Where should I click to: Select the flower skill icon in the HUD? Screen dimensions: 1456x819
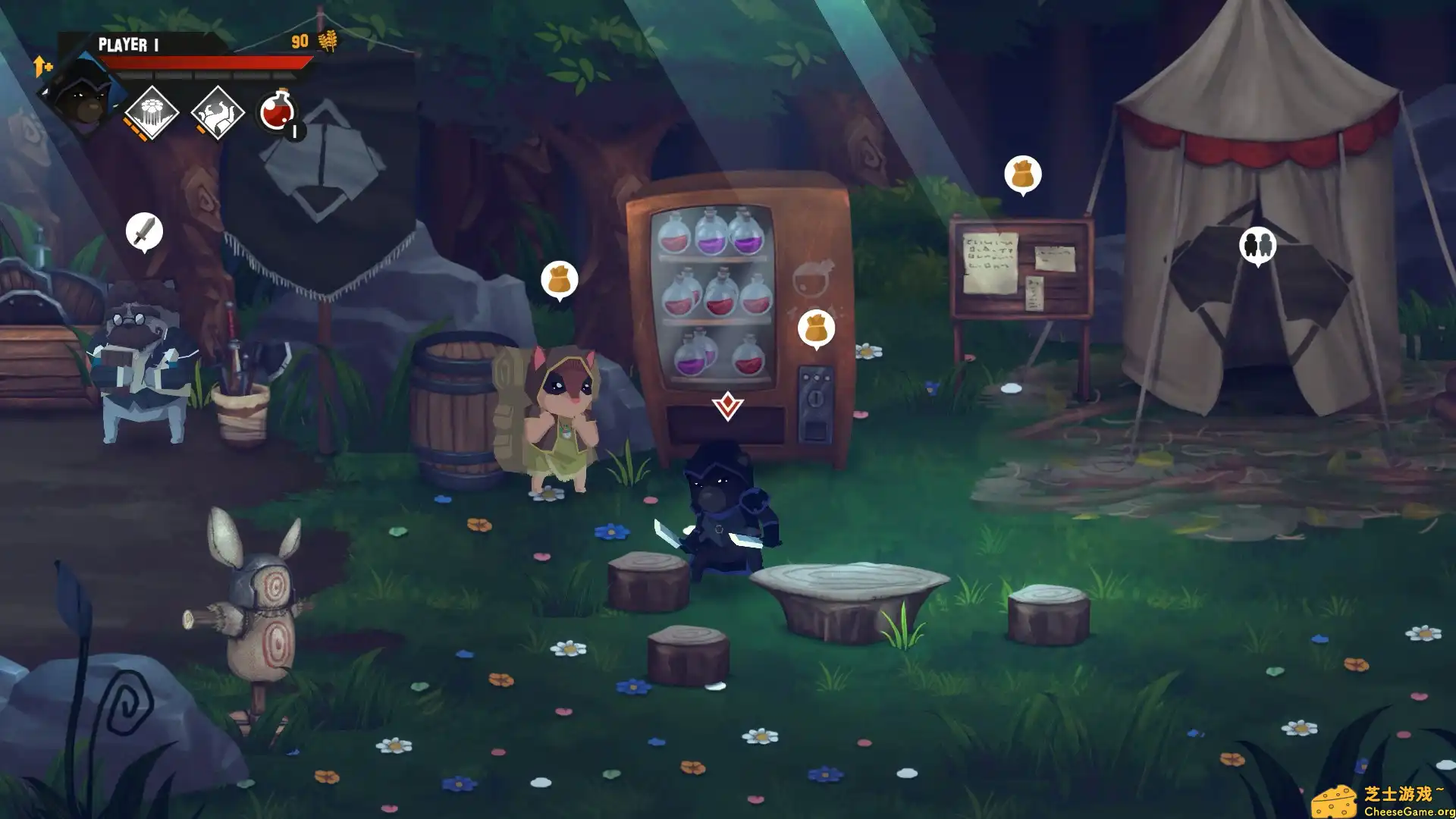pos(154,112)
